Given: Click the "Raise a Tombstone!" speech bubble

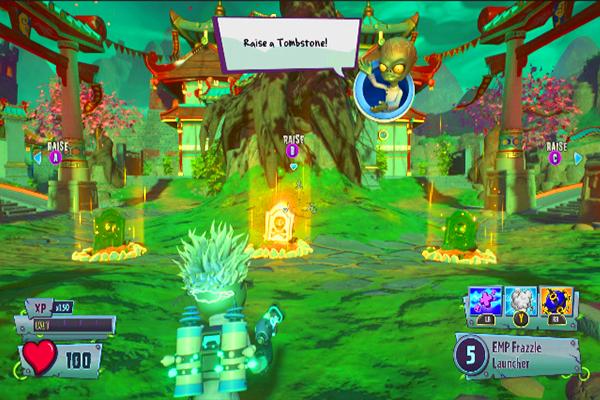Looking at the screenshot, I should pyautogui.click(x=287, y=43).
